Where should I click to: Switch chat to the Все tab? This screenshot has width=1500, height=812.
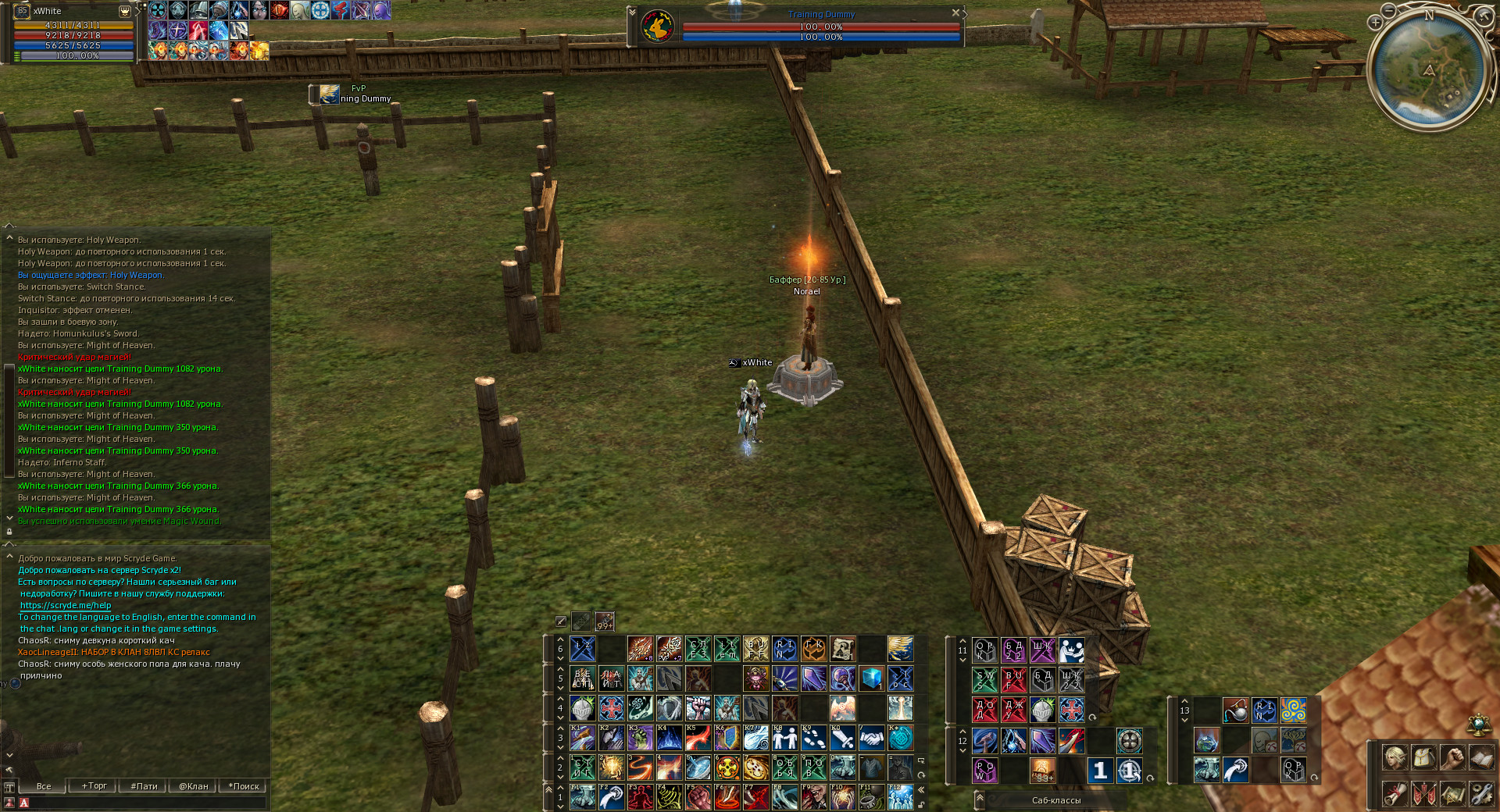coord(44,786)
